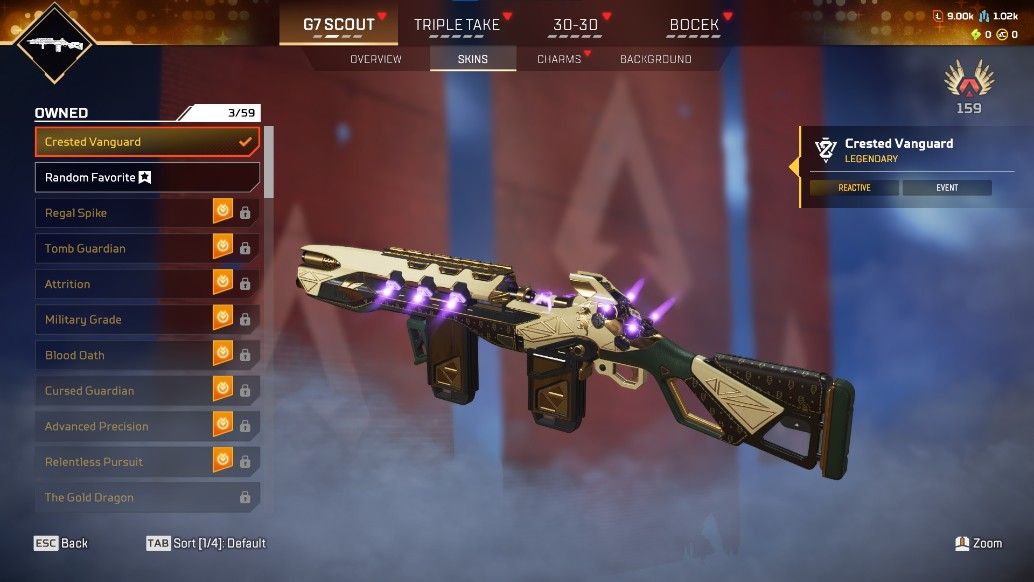Viewport: 1034px width, 582px height.
Task: Open the Background sub-tab
Action: [x=655, y=59]
